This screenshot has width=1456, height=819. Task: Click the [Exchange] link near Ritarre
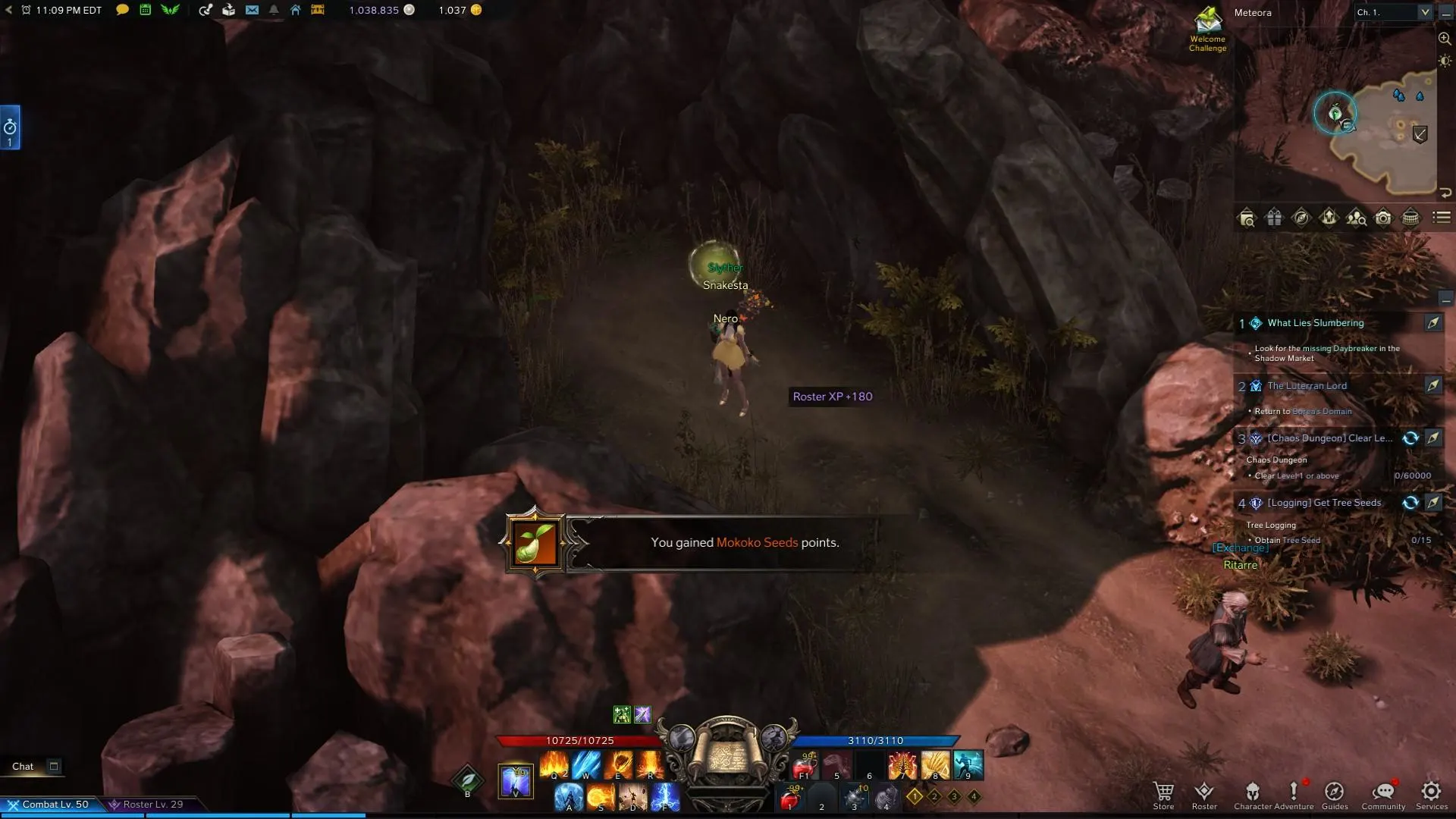tap(1242, 547)
